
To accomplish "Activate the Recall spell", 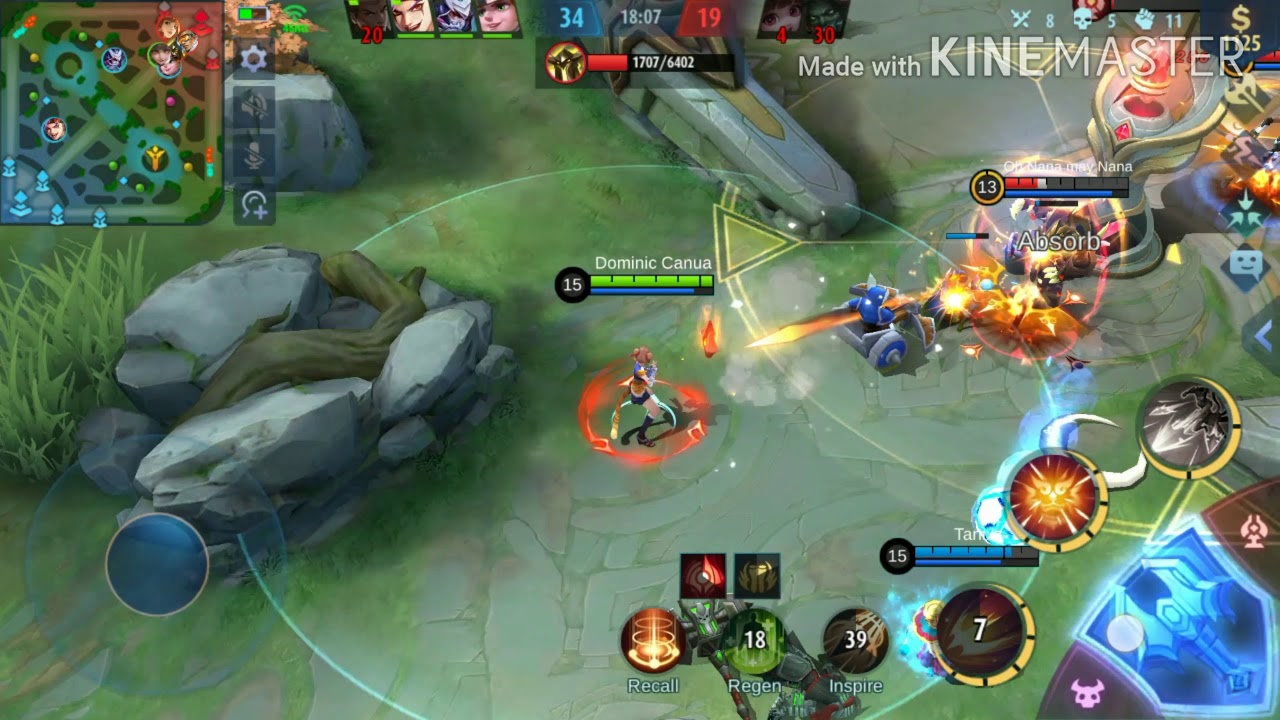I will coord(652,641).
